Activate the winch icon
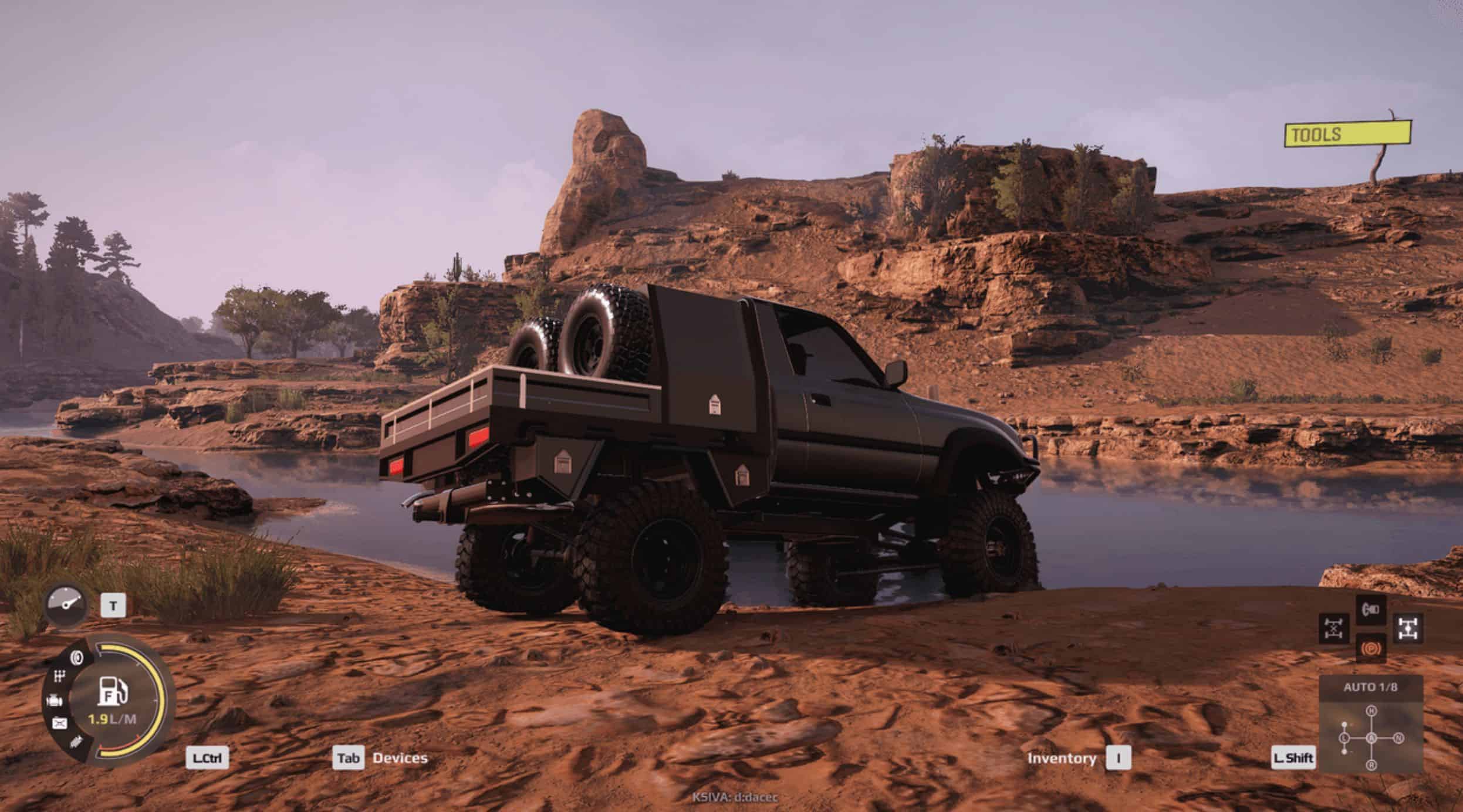The width and height of the screenshot is (1463, 812). point(1371,610)
